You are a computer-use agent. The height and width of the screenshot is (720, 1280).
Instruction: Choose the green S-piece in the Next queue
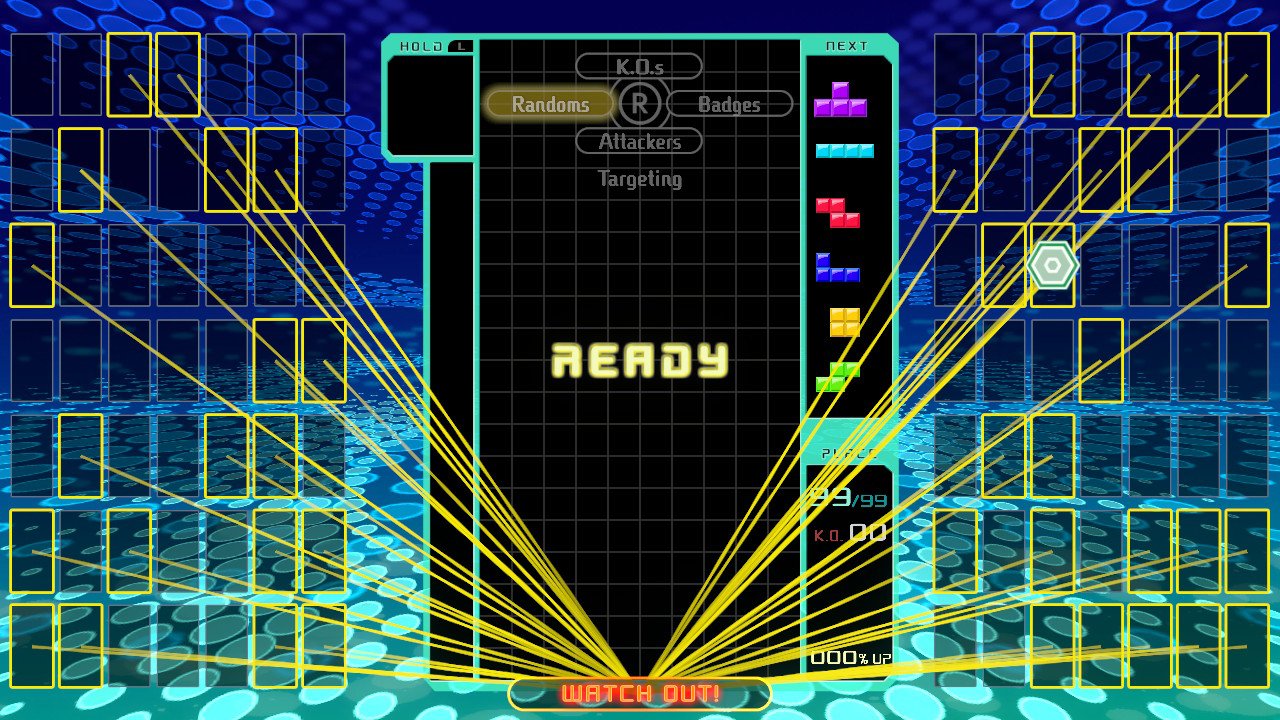(837, 376)
